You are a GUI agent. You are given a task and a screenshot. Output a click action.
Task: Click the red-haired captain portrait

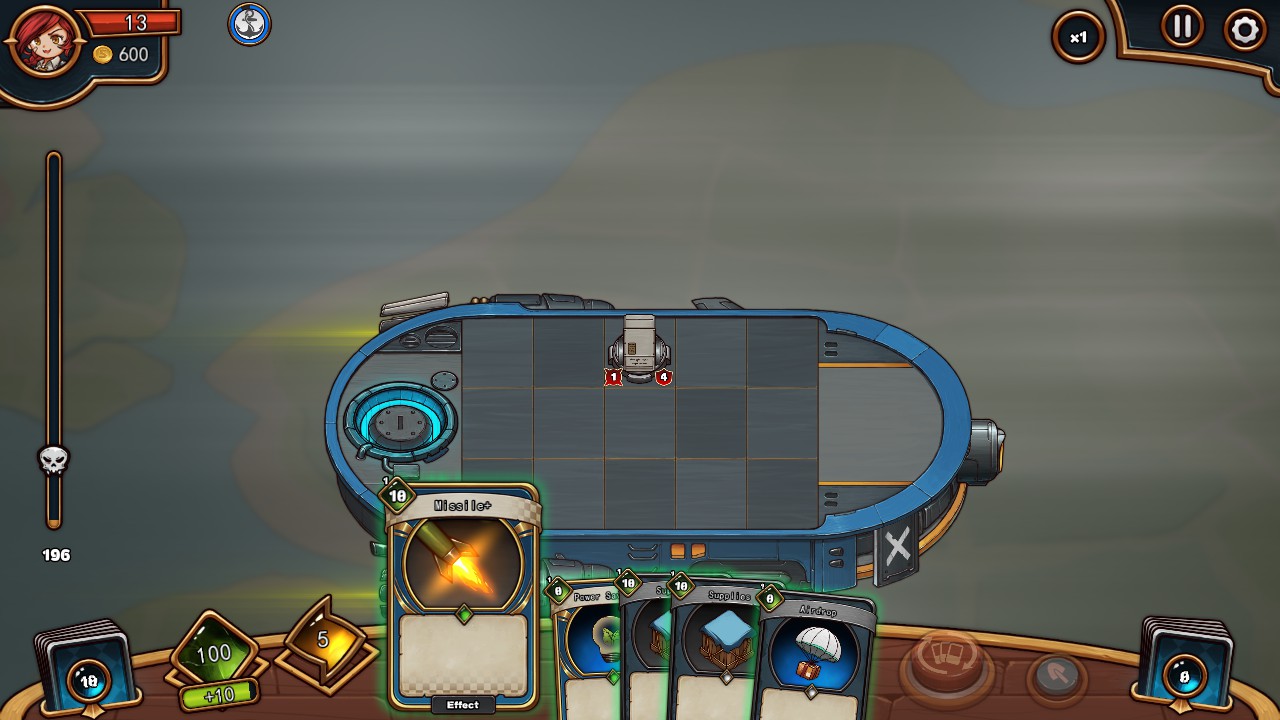coord(44,41)
